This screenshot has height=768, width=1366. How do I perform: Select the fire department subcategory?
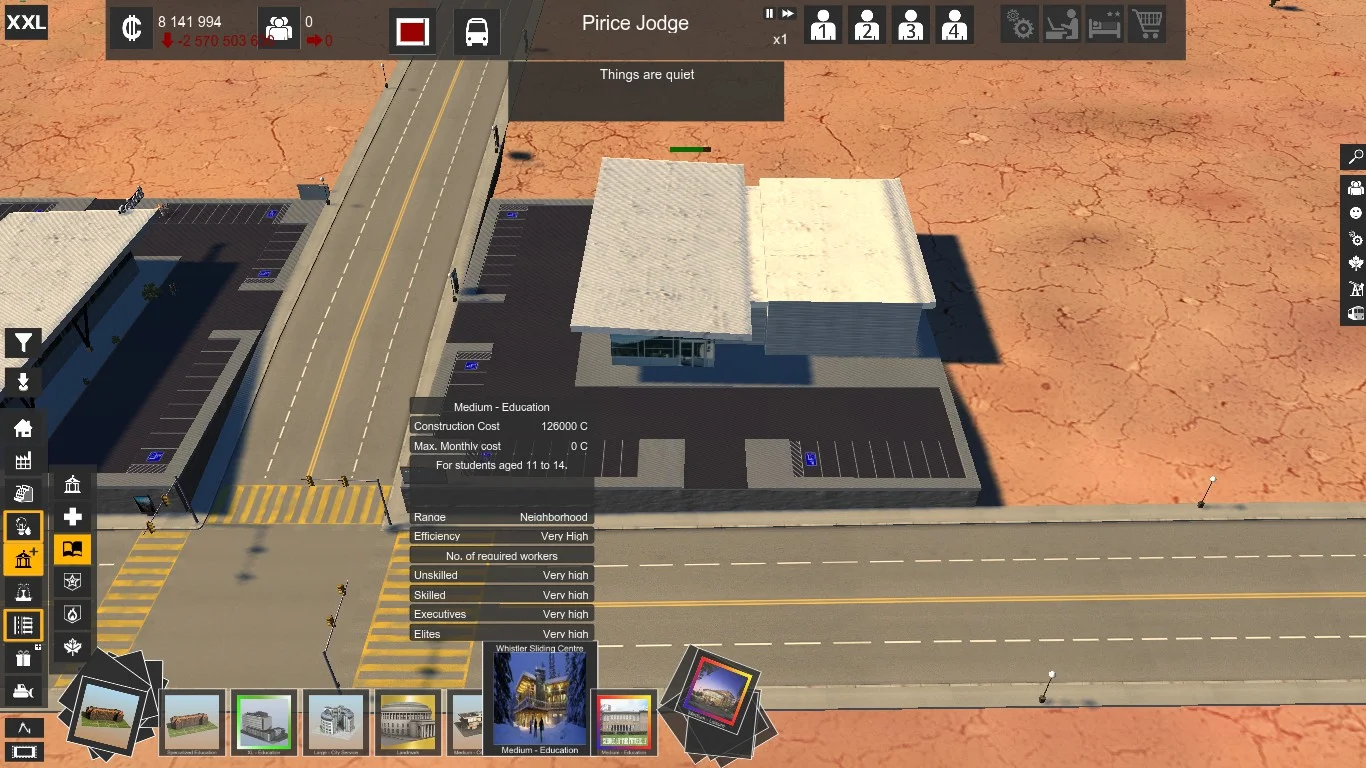[x=73, y=614]
